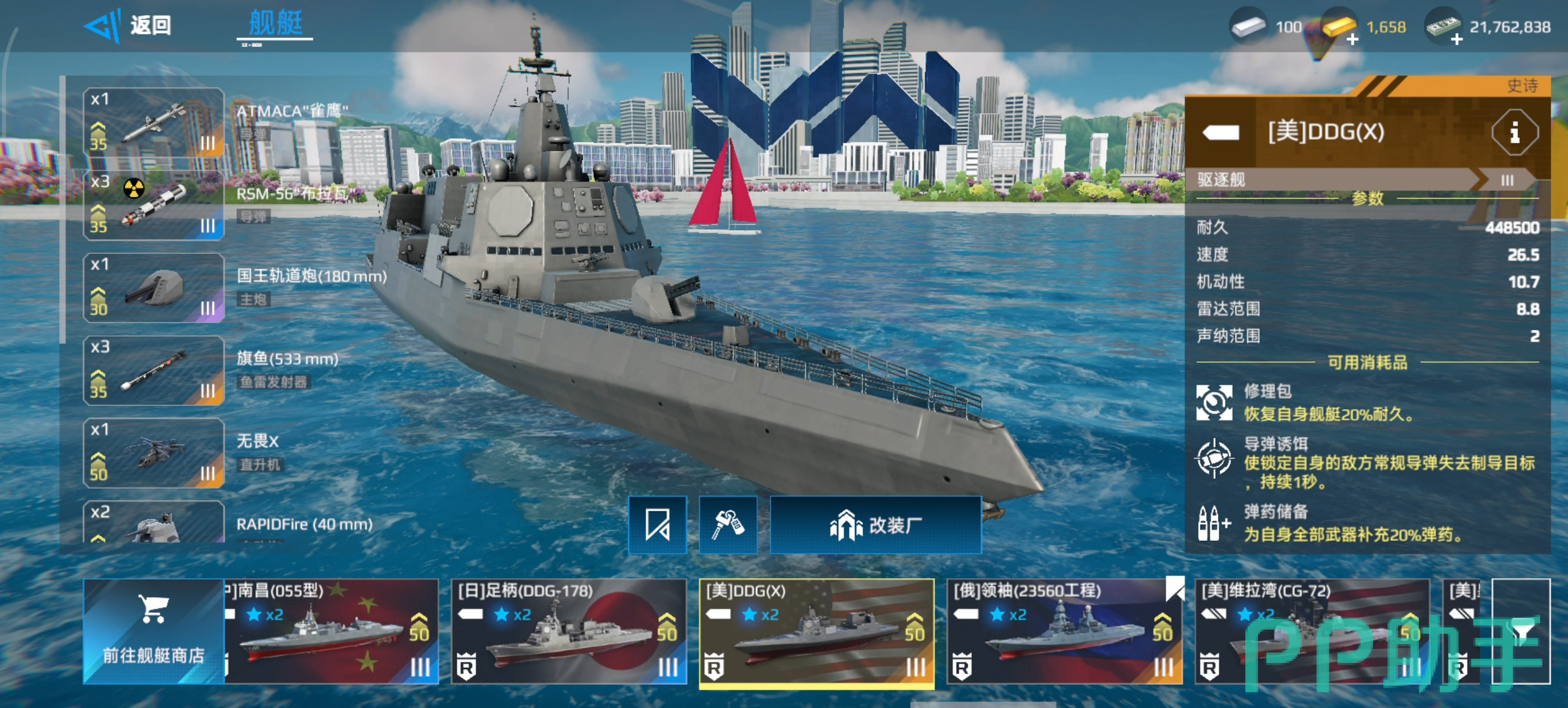This screenshot has height=708, width=1568.
Task: Choose the 国王轨道炮 main gun slot
Action: [x=153, y=288]
